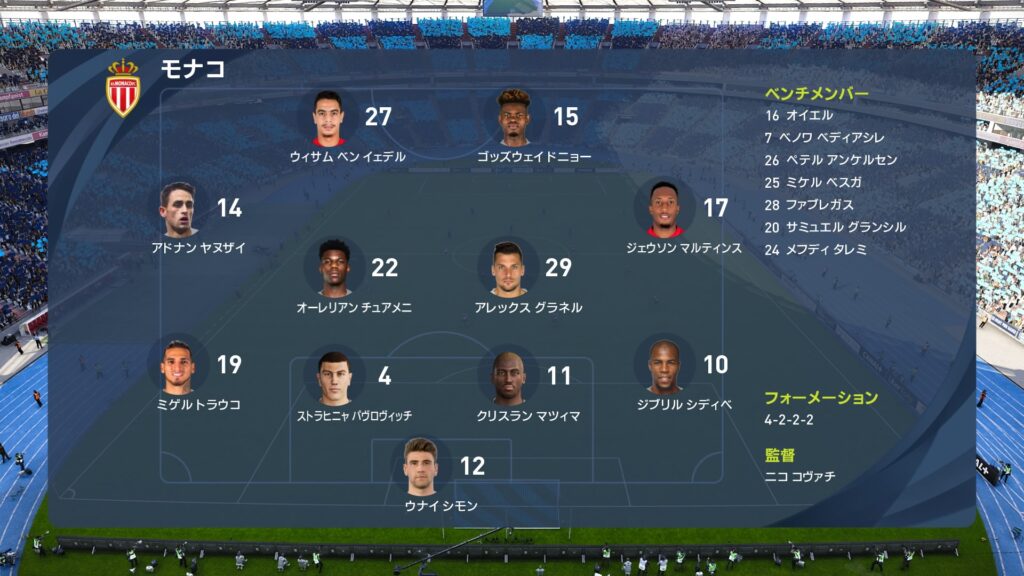
Task: Click the AS Monaco club crest
Action: coord(124,88)
